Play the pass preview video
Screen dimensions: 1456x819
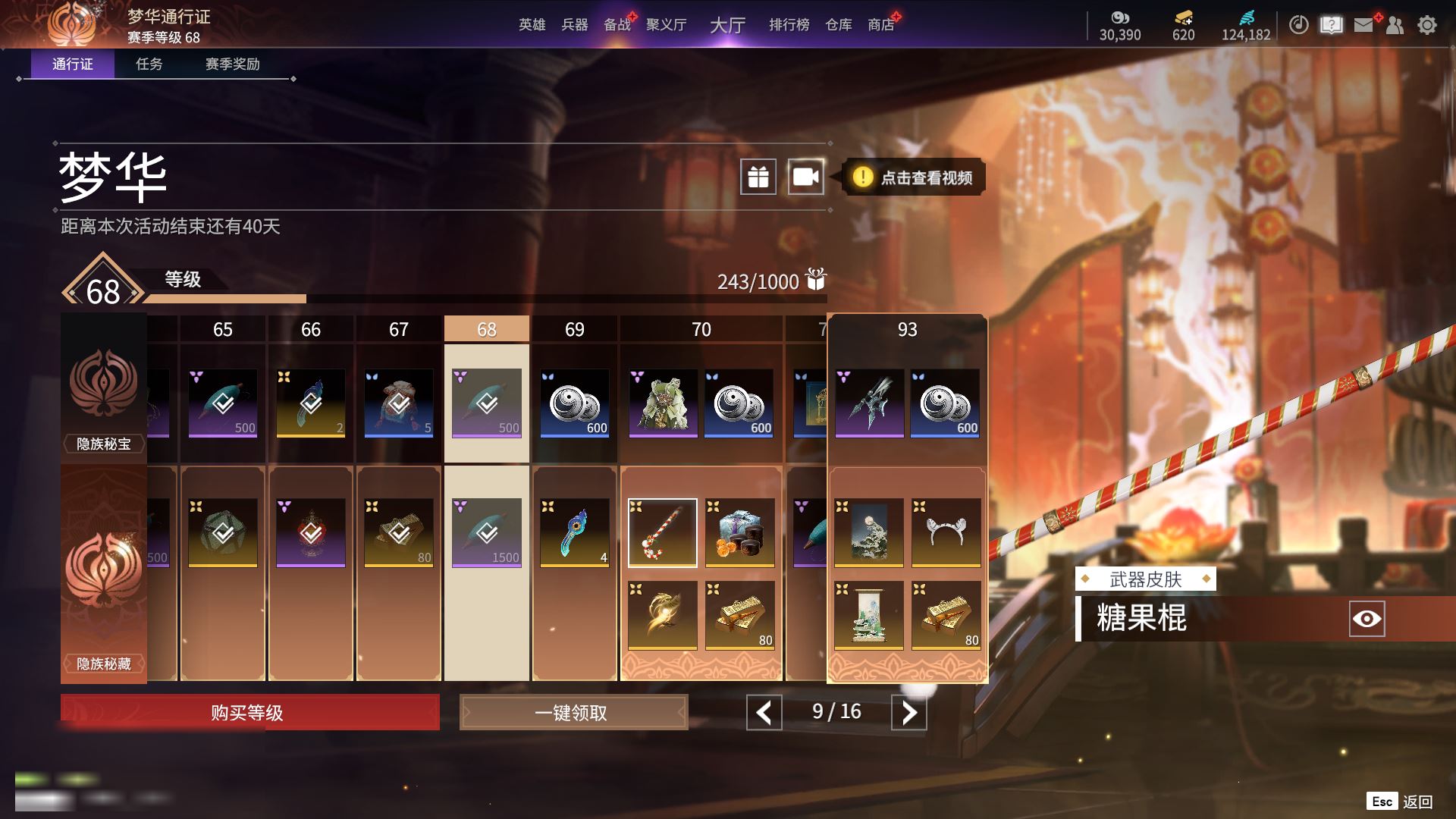pos(805,177)
